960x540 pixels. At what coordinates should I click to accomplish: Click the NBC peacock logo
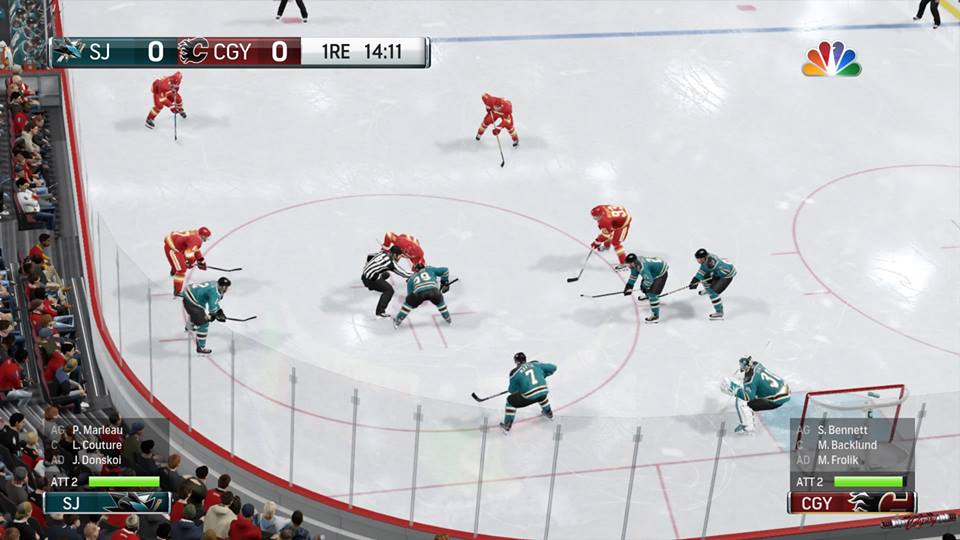point(831,60)
